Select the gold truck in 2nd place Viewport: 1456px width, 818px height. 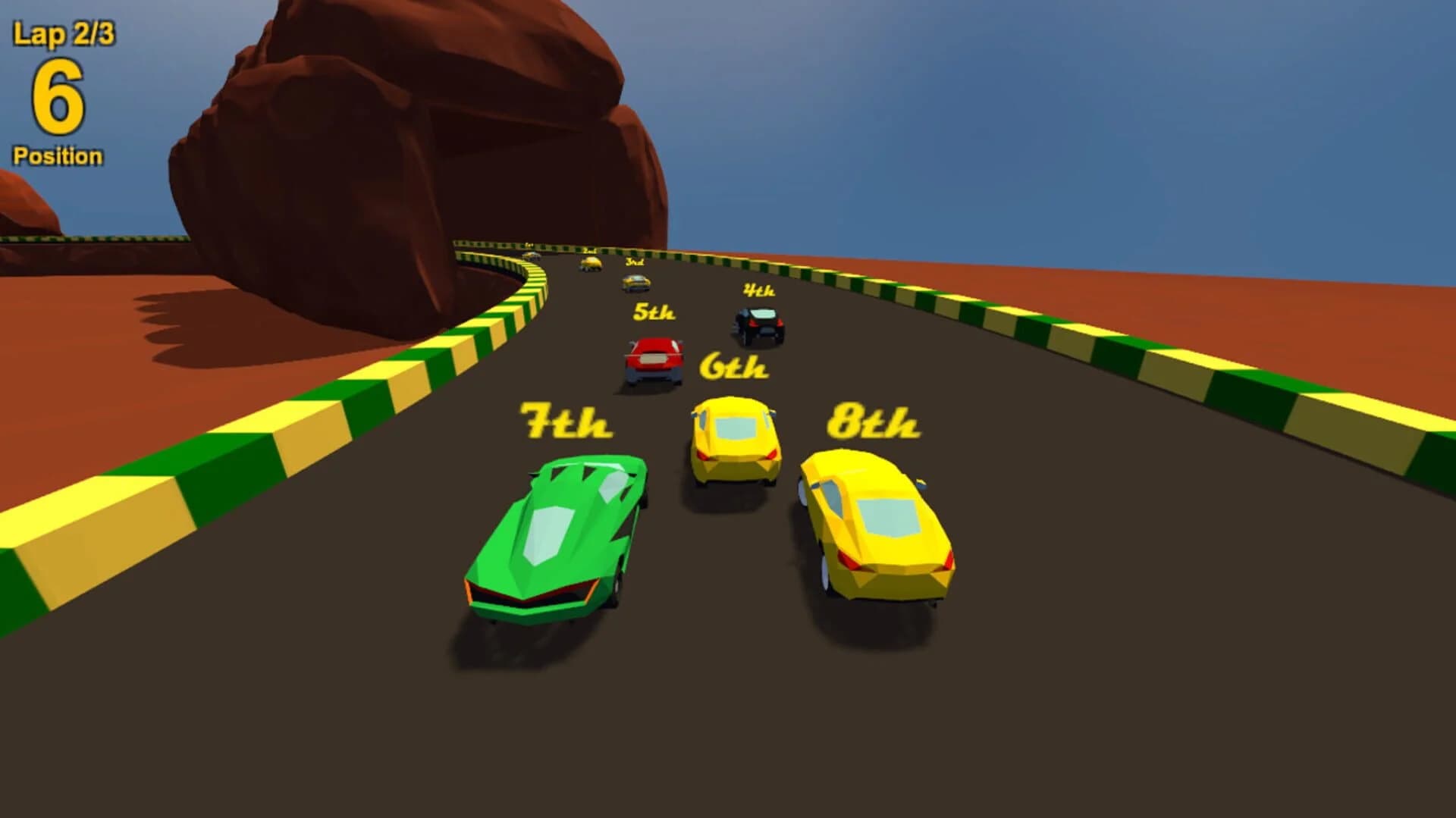coord(590,263)
